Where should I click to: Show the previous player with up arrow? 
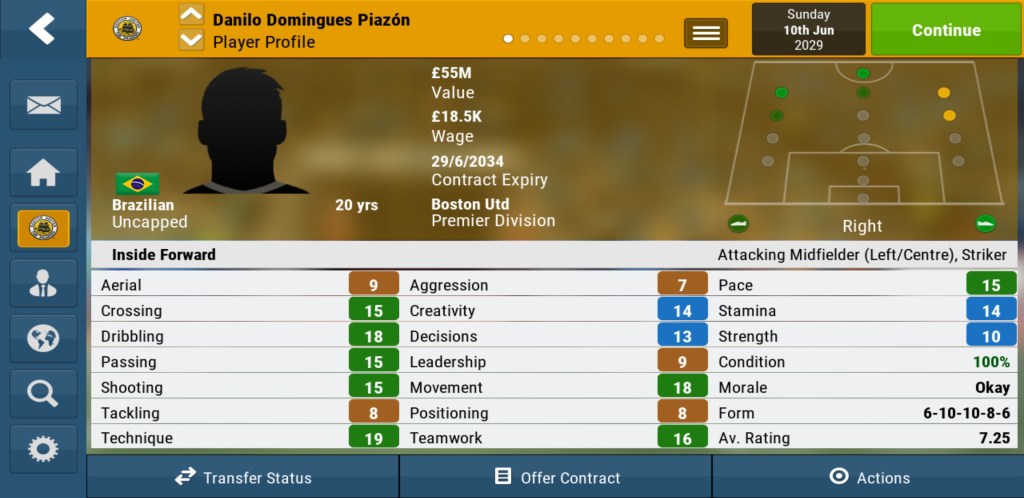click(x=191, y=15)
